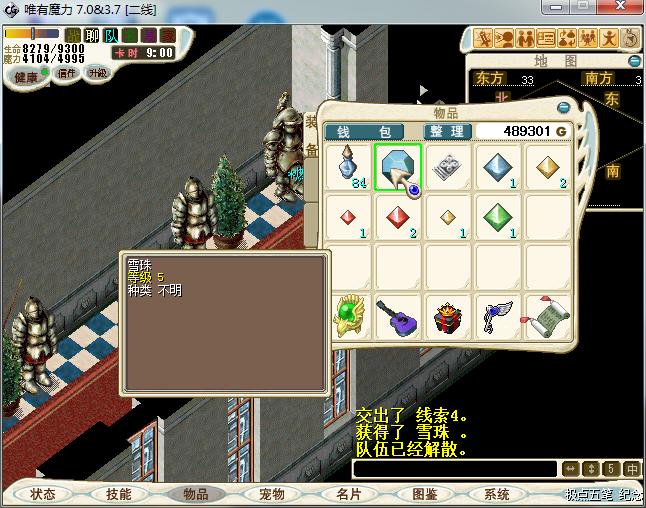Click the 线包 bag button
This screenshot has width=646, height=508.
point(363,131)
